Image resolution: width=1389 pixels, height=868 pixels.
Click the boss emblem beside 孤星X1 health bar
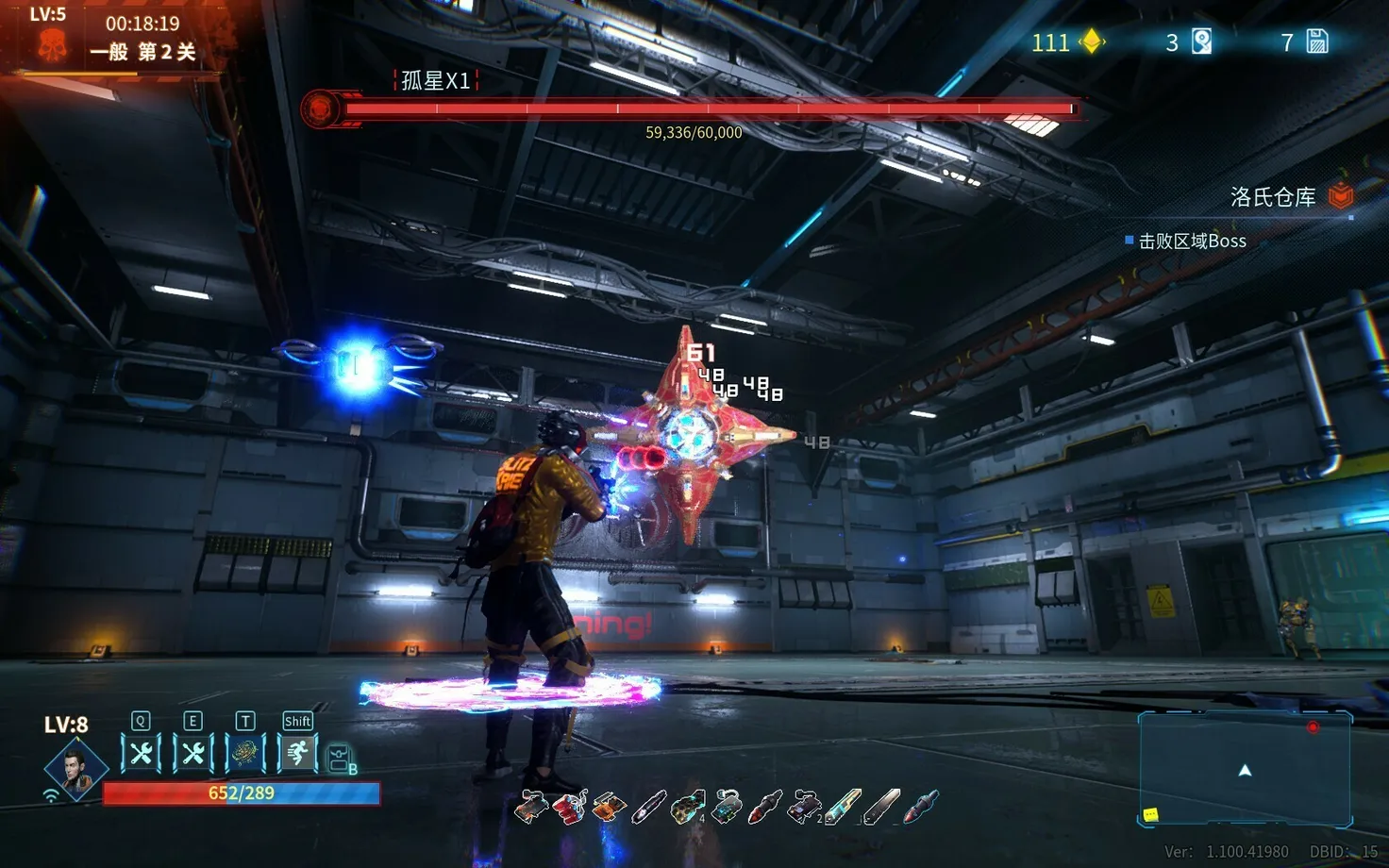321,108
